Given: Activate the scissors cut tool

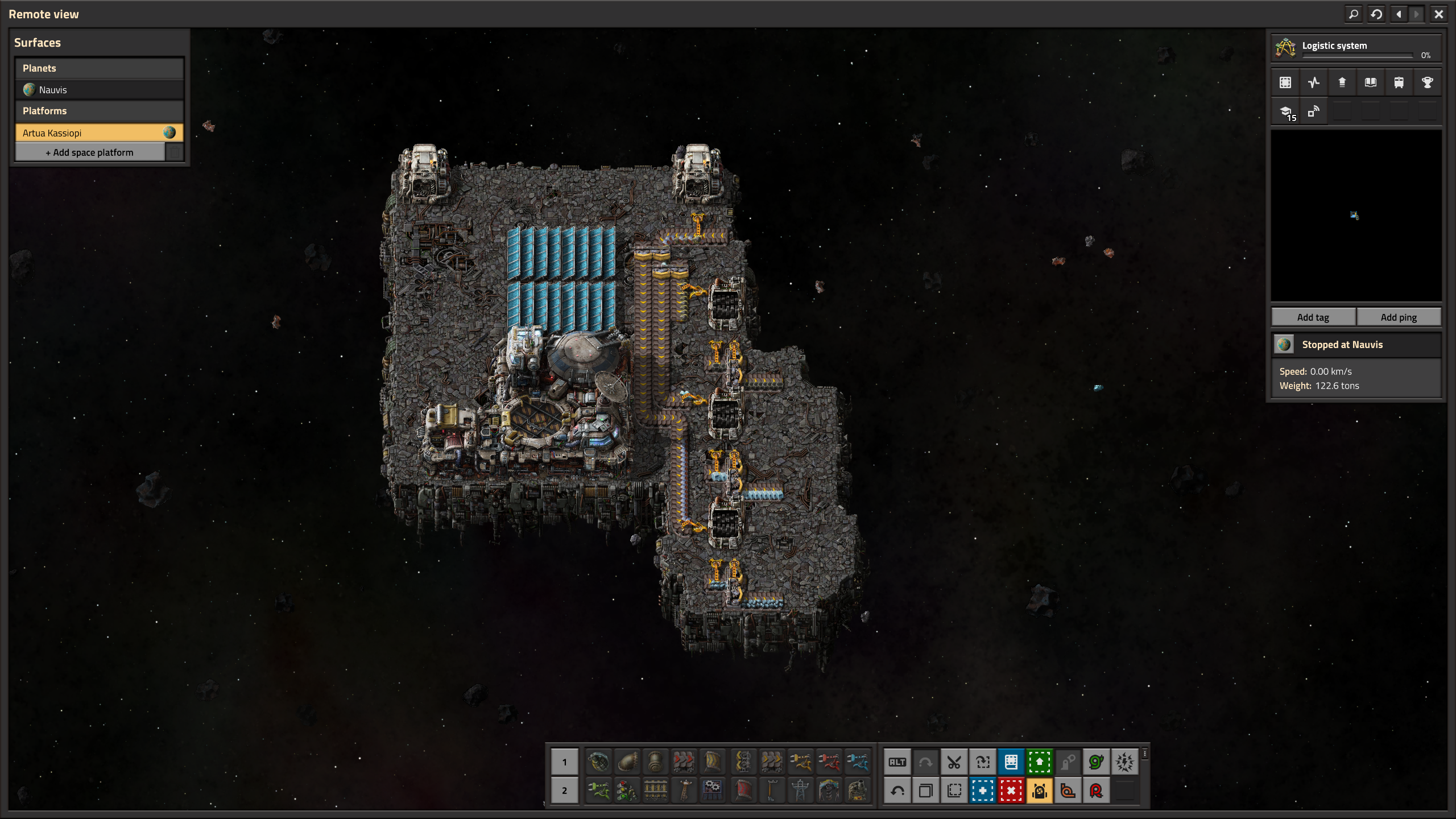Looking at the screenshot, I should [x=954, y=762].
